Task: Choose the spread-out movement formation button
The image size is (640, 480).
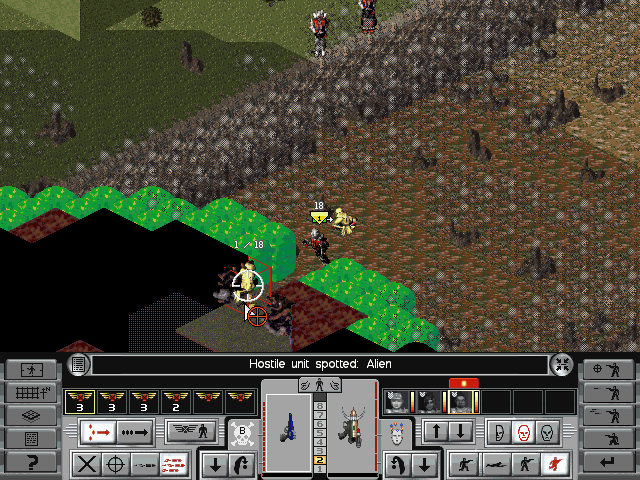Action: coord(101,433)
